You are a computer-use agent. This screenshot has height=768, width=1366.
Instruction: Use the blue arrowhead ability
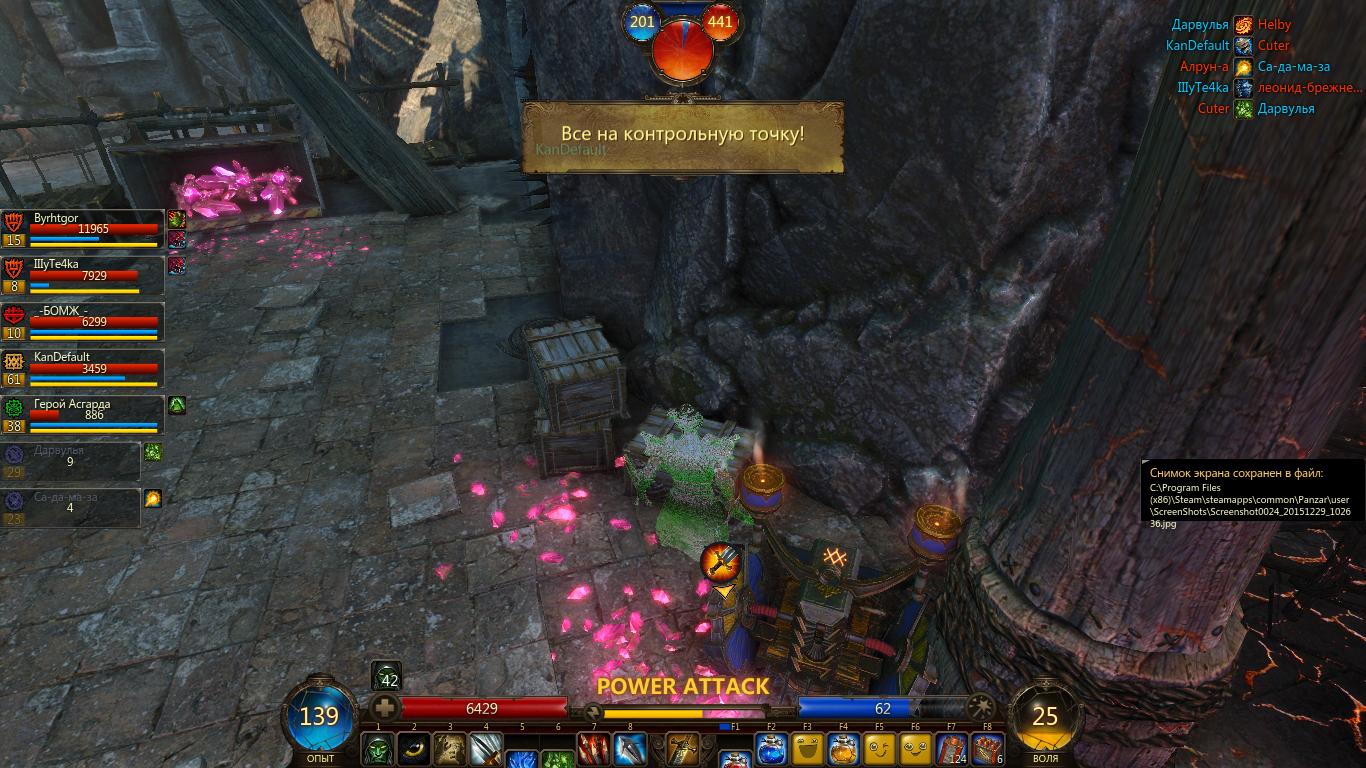coord(630,748)
